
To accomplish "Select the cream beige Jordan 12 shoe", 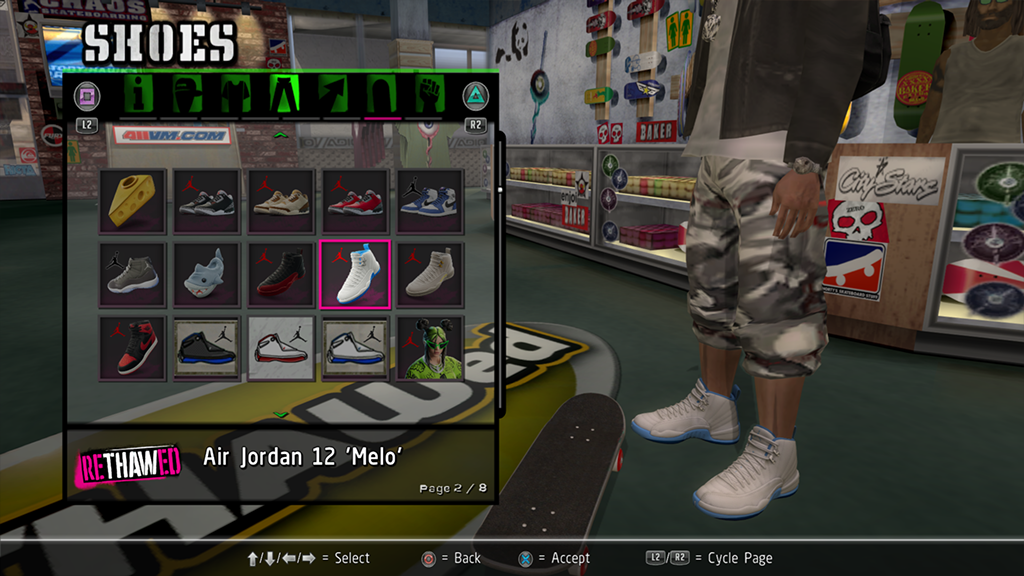I will pyautogui.click(x=429, y=273).
